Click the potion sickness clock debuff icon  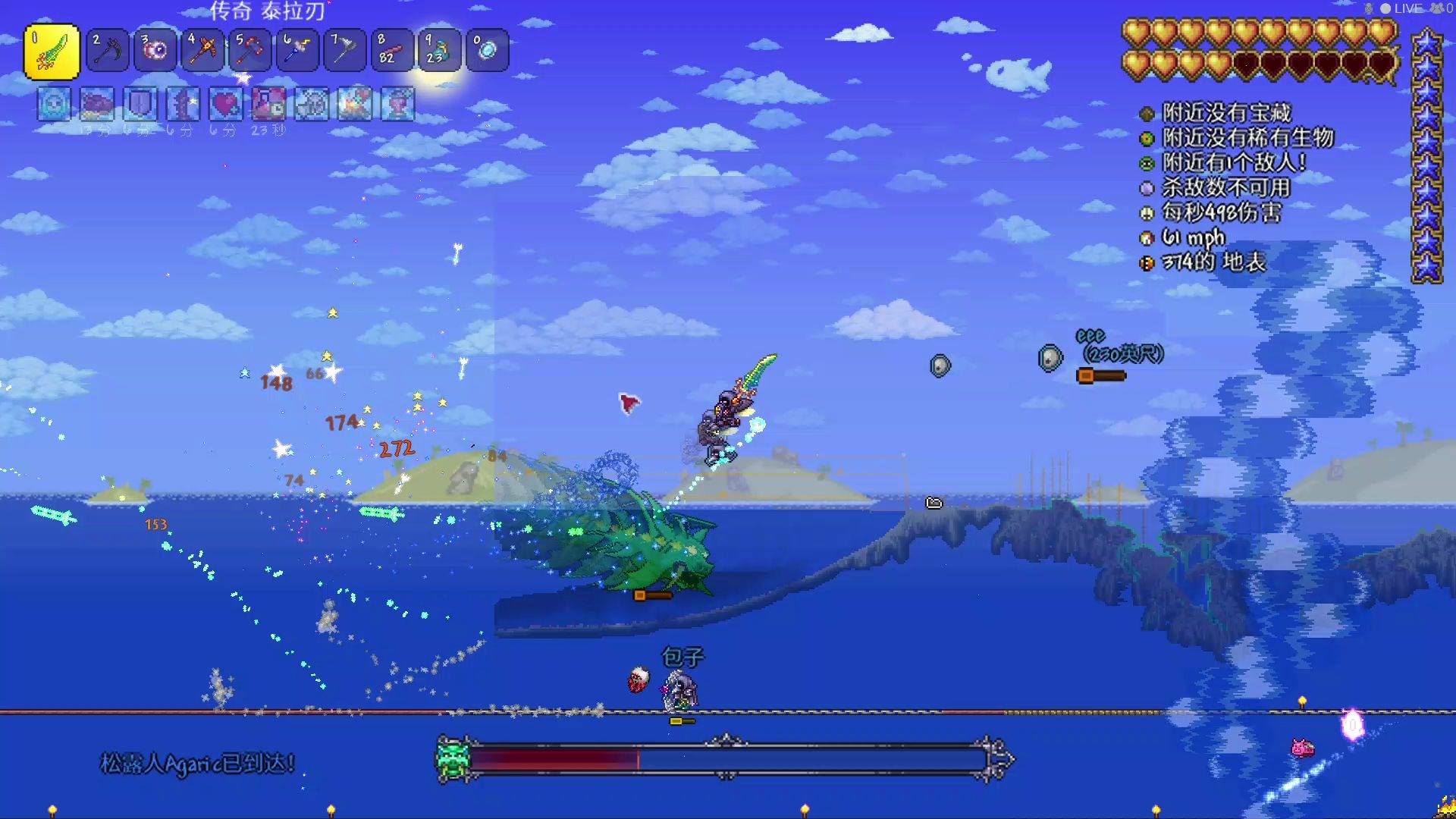click(268, 105)
